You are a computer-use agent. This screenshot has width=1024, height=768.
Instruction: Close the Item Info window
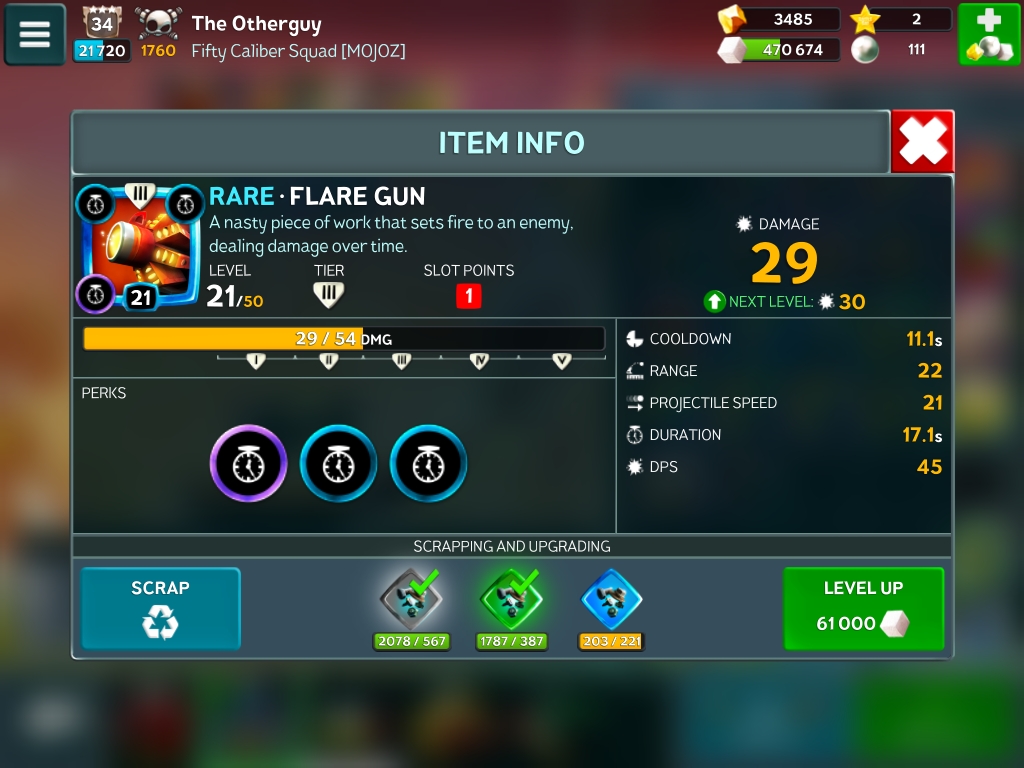tap(922, 142)
